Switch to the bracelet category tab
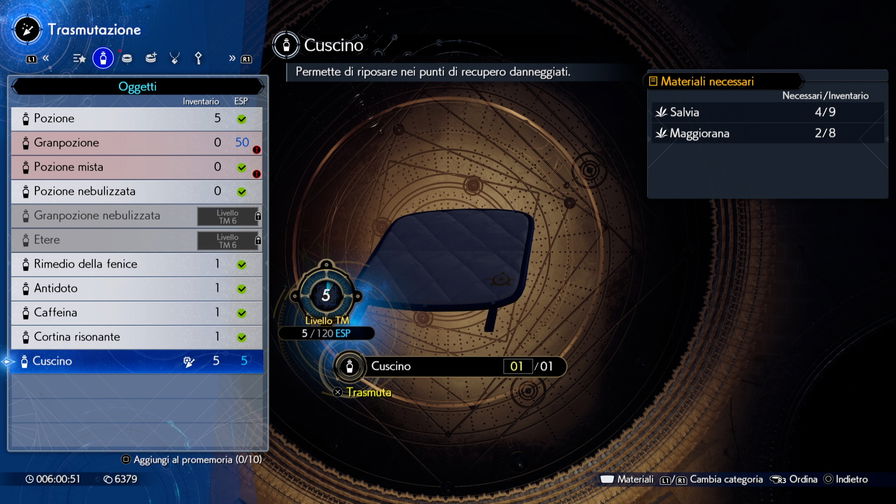Screen dimensions: 896x504 (126, 58)
